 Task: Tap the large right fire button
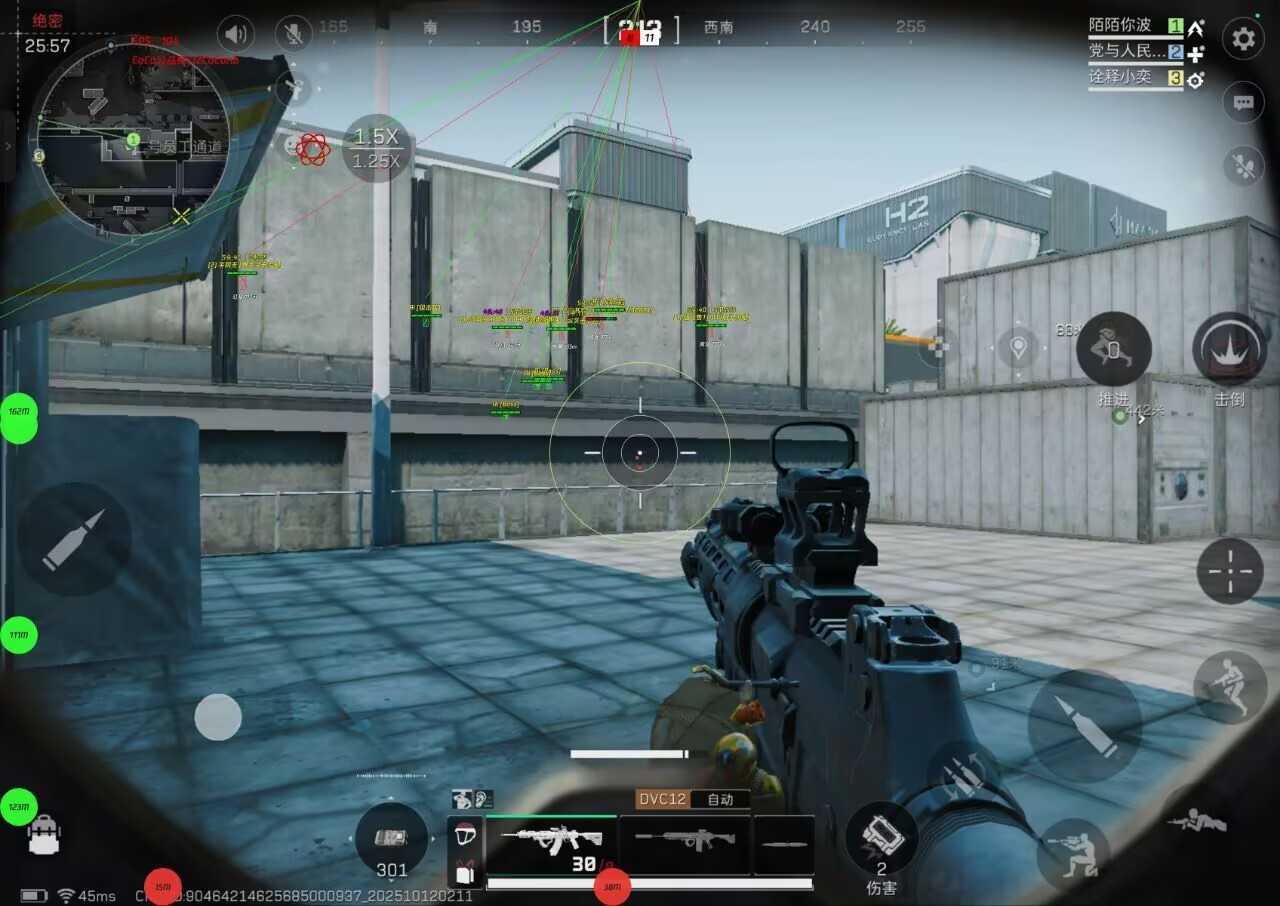pyautogui.click(x=1084, y=725)
